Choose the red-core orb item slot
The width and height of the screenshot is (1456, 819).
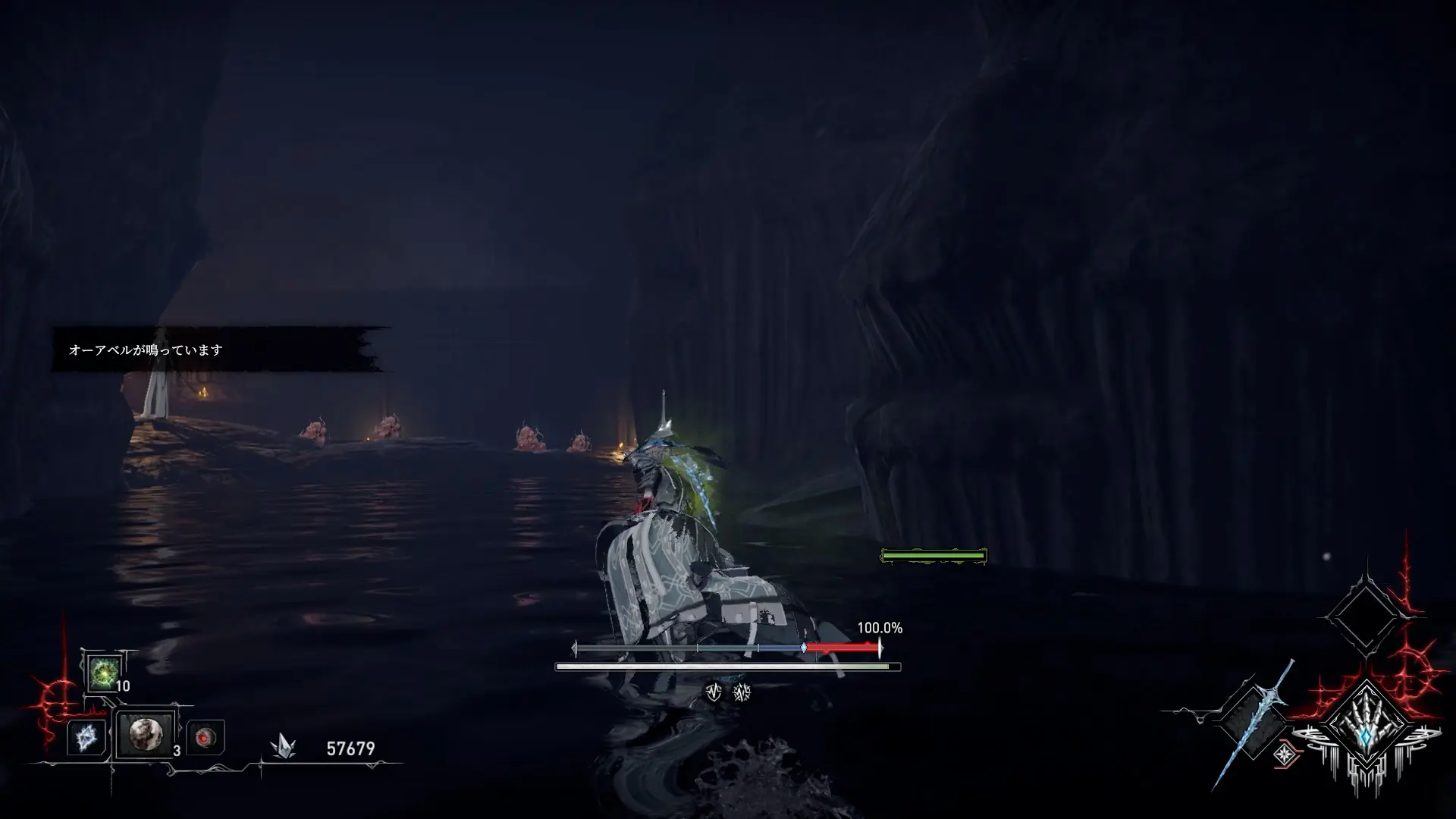pyautogui.click(x=205, y=737)
